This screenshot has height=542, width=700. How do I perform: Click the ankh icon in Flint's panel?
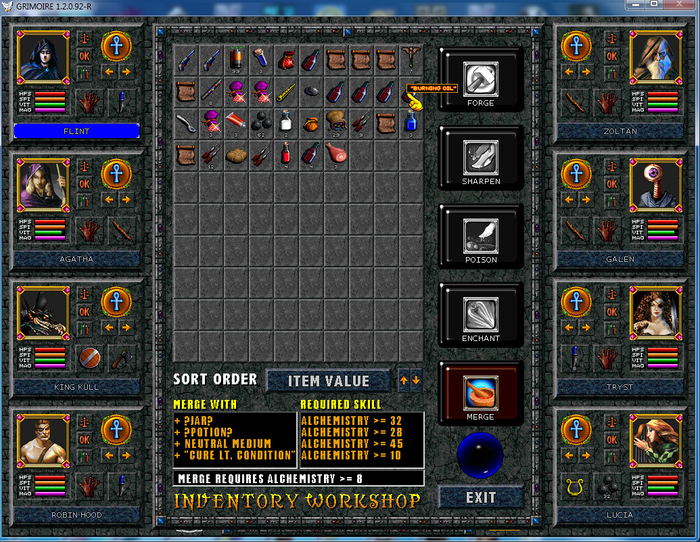[x=116, y=47]
